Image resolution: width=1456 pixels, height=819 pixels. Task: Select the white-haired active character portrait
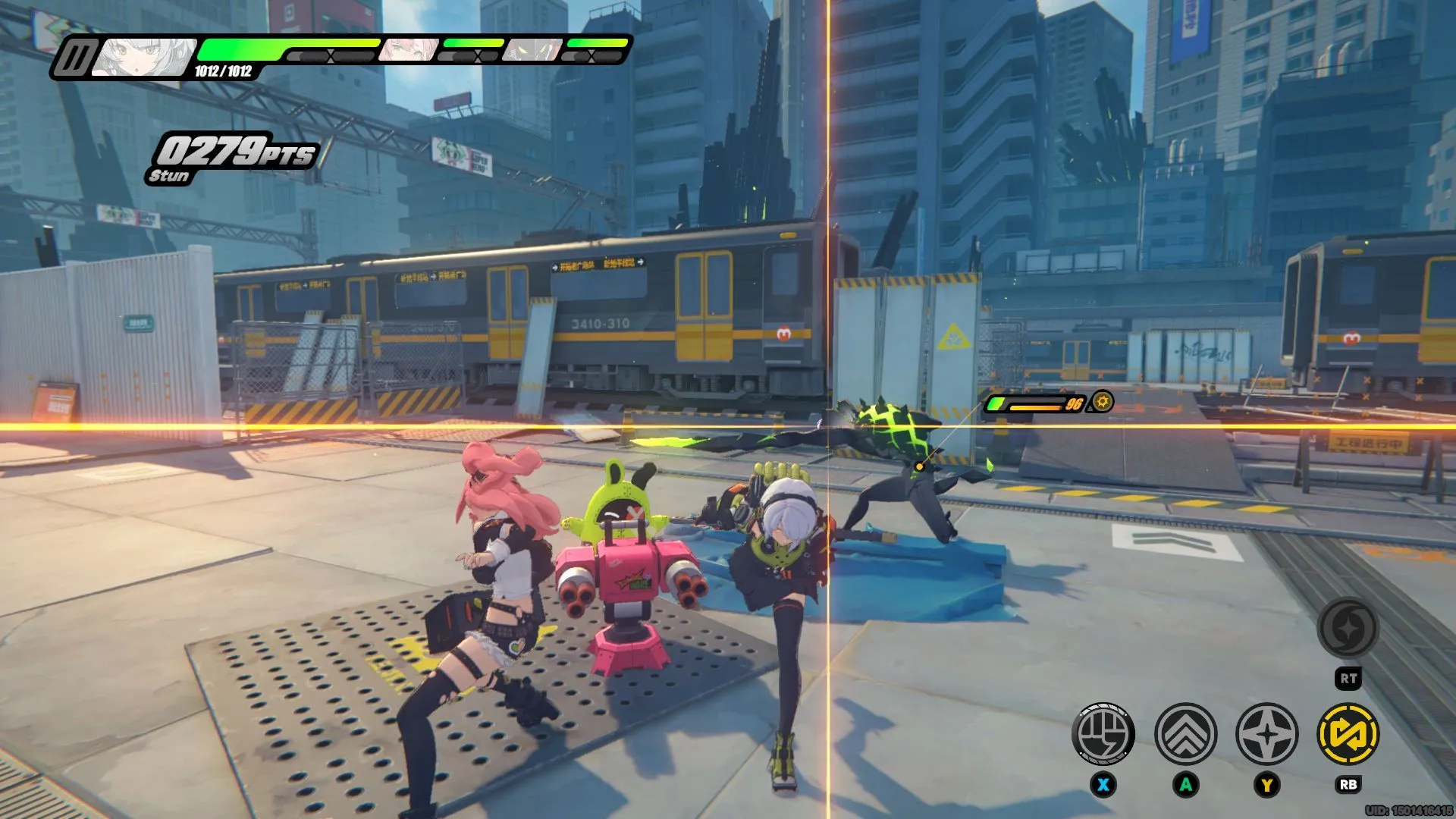pos(144,57)
